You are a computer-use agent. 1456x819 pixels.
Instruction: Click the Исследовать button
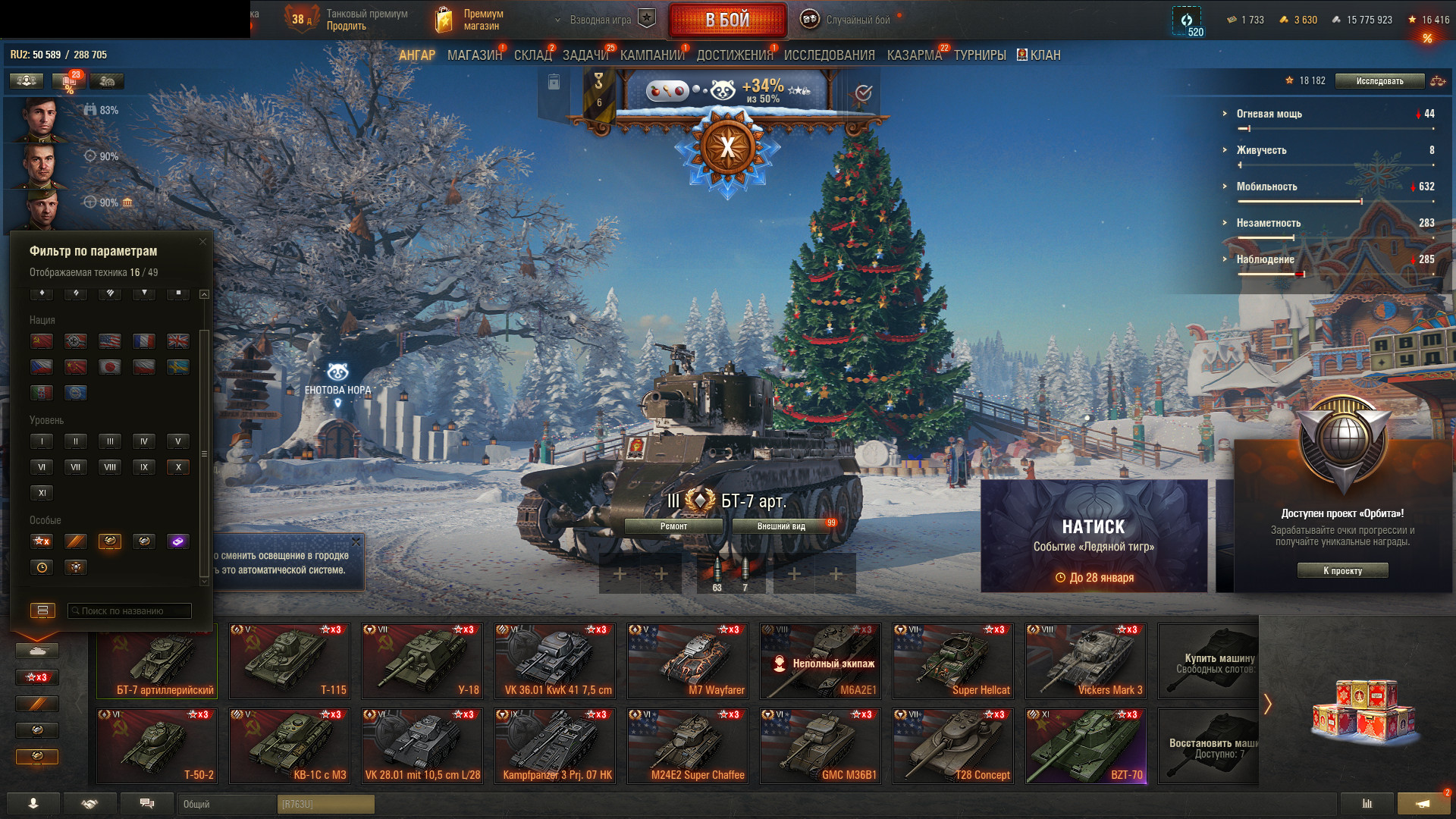point(1379,81)
